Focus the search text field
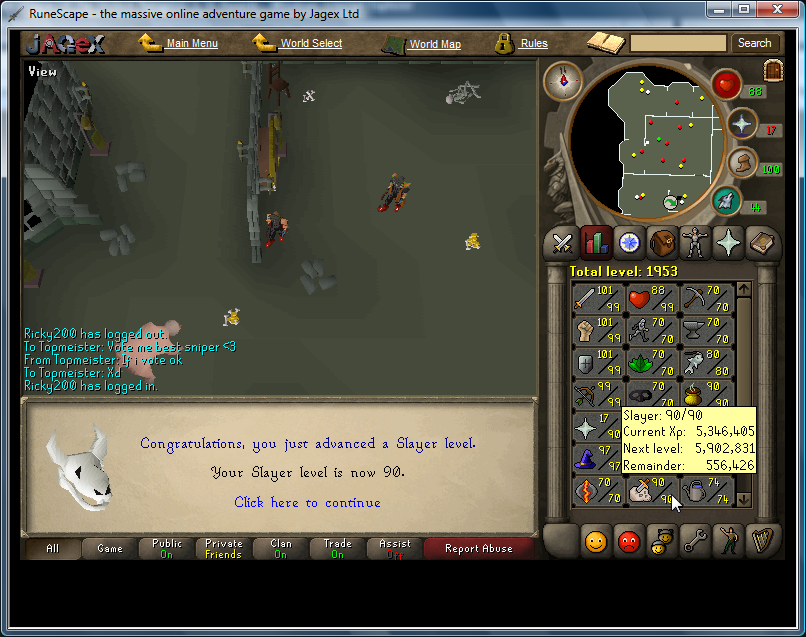The height and width of the screenshot is (637, 806). click(678, 43)
